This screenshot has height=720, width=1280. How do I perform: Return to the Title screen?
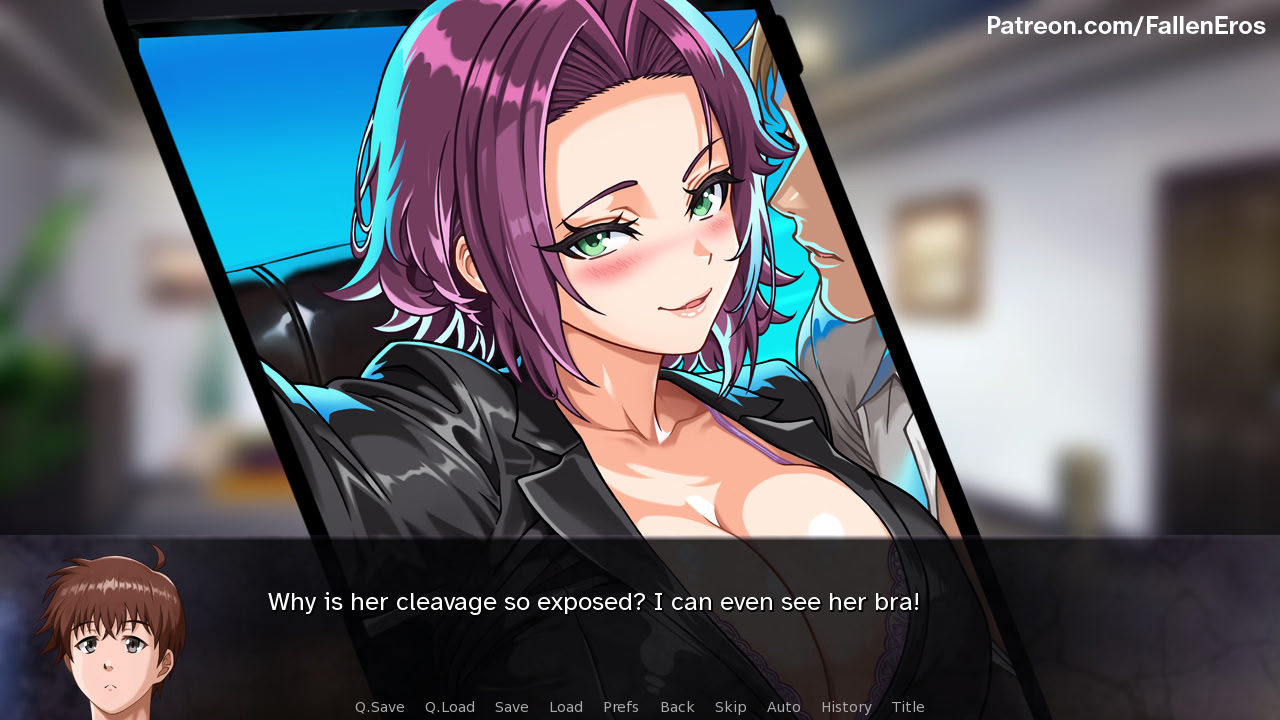tap(906, 707)
